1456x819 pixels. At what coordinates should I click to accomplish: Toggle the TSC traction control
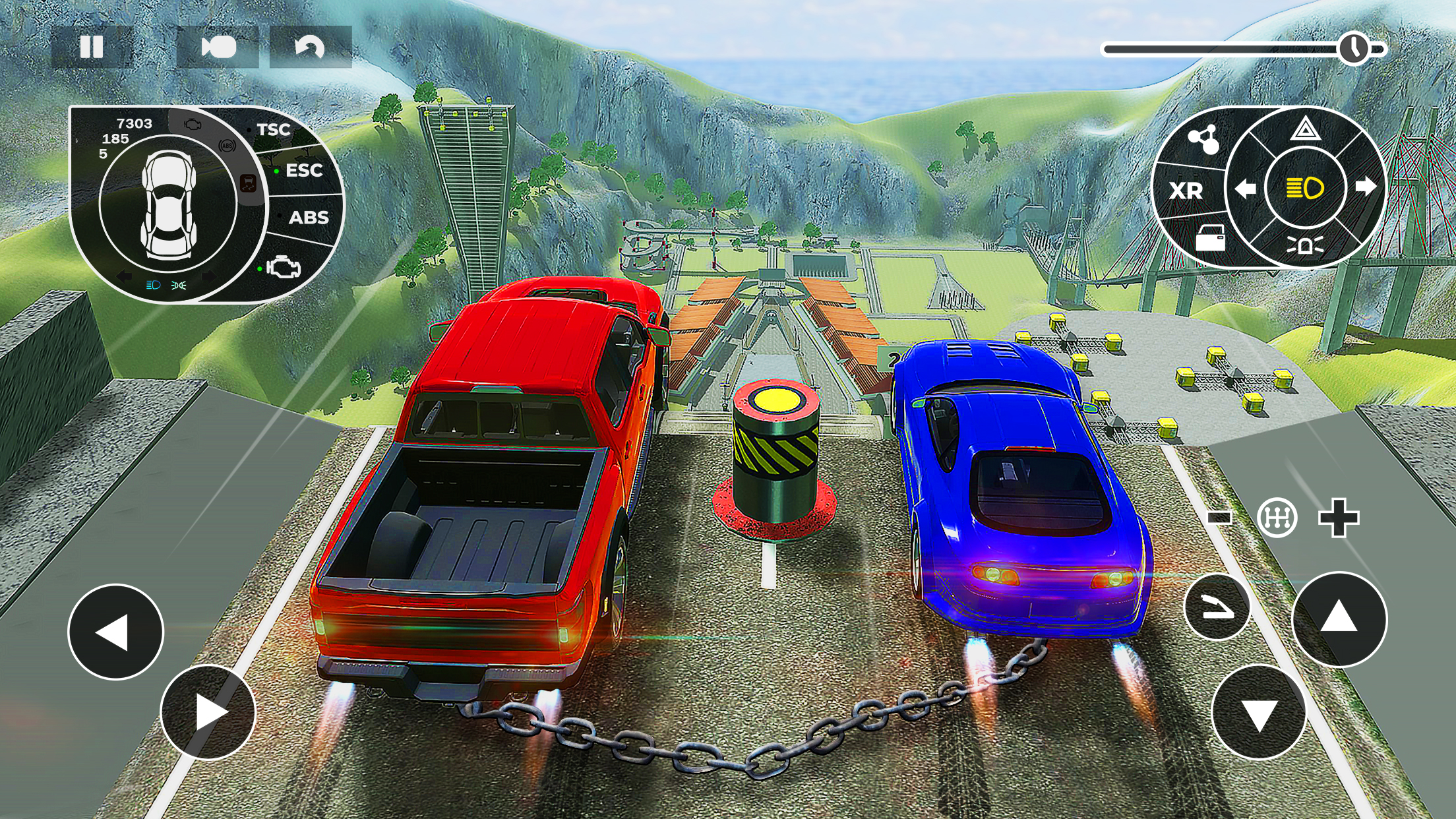(x=274, y=129)
